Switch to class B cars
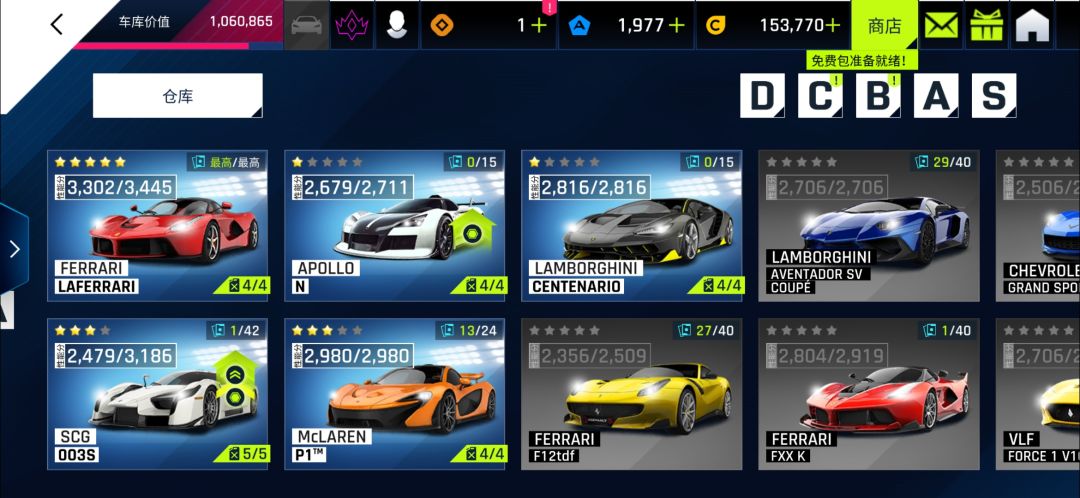 878,96
